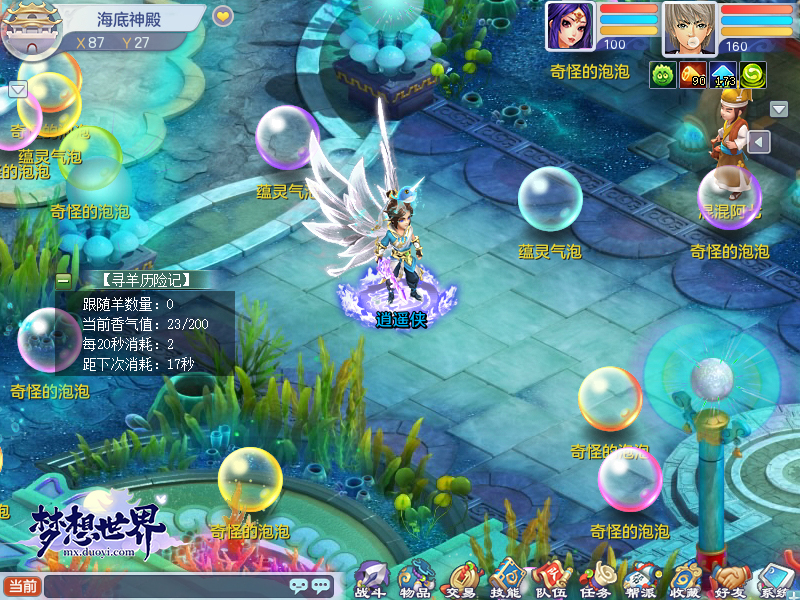Open the 队伍 (Team) panel

point(549,578)
